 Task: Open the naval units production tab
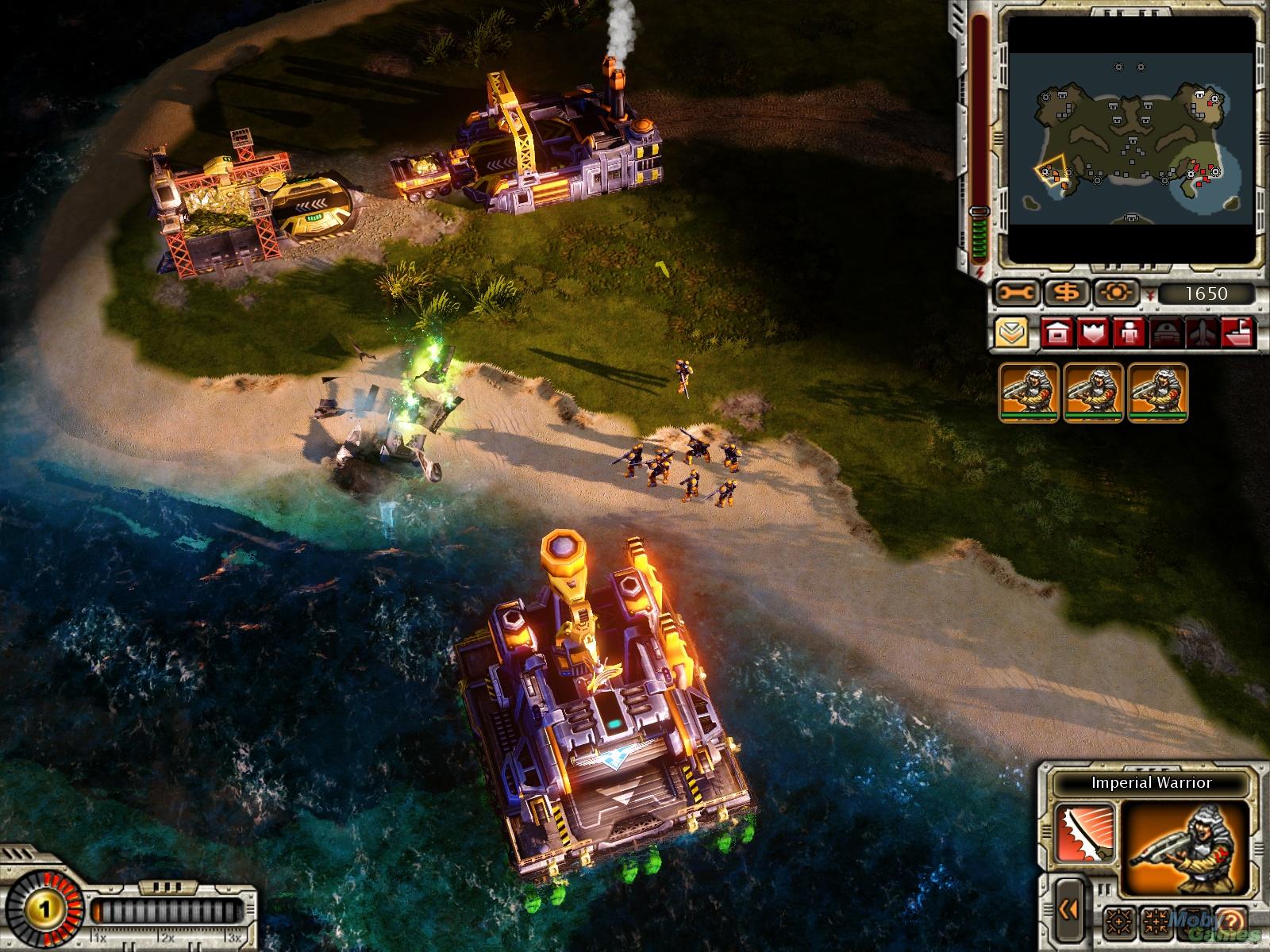pyautogui.click(x=1238, y=333)
